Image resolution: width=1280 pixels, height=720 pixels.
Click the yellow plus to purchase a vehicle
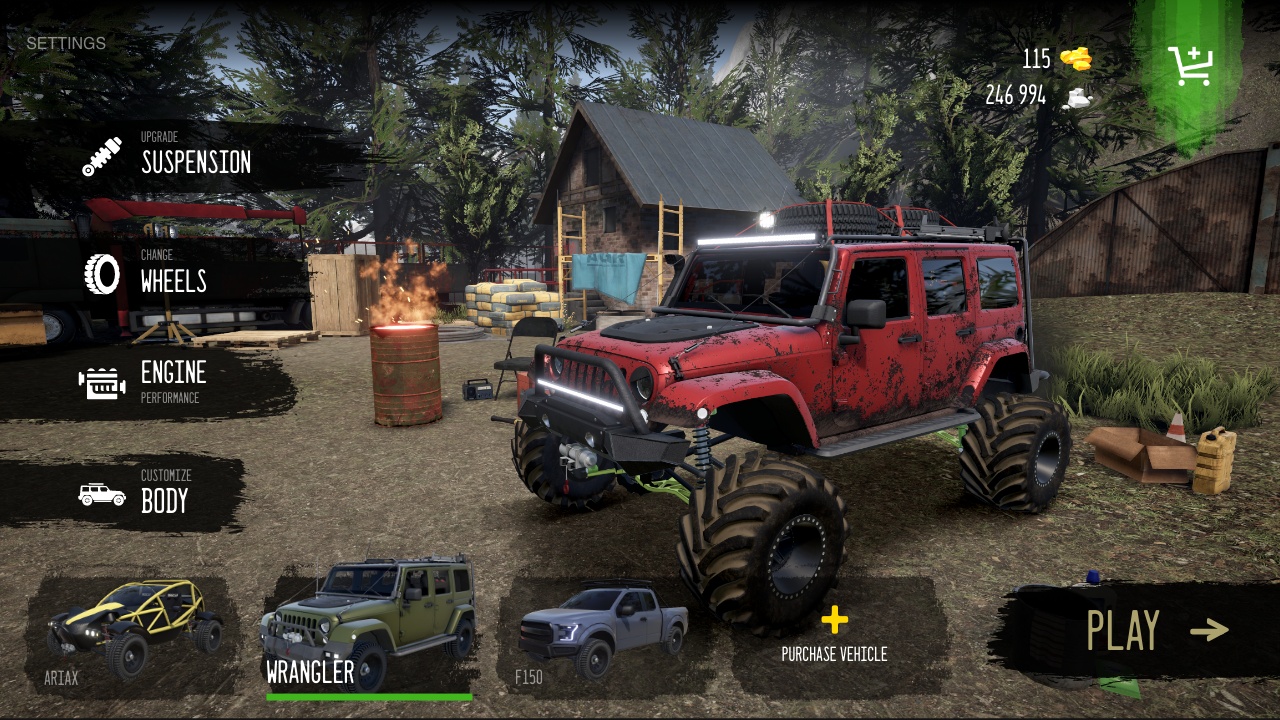click(x=833, y=618)
